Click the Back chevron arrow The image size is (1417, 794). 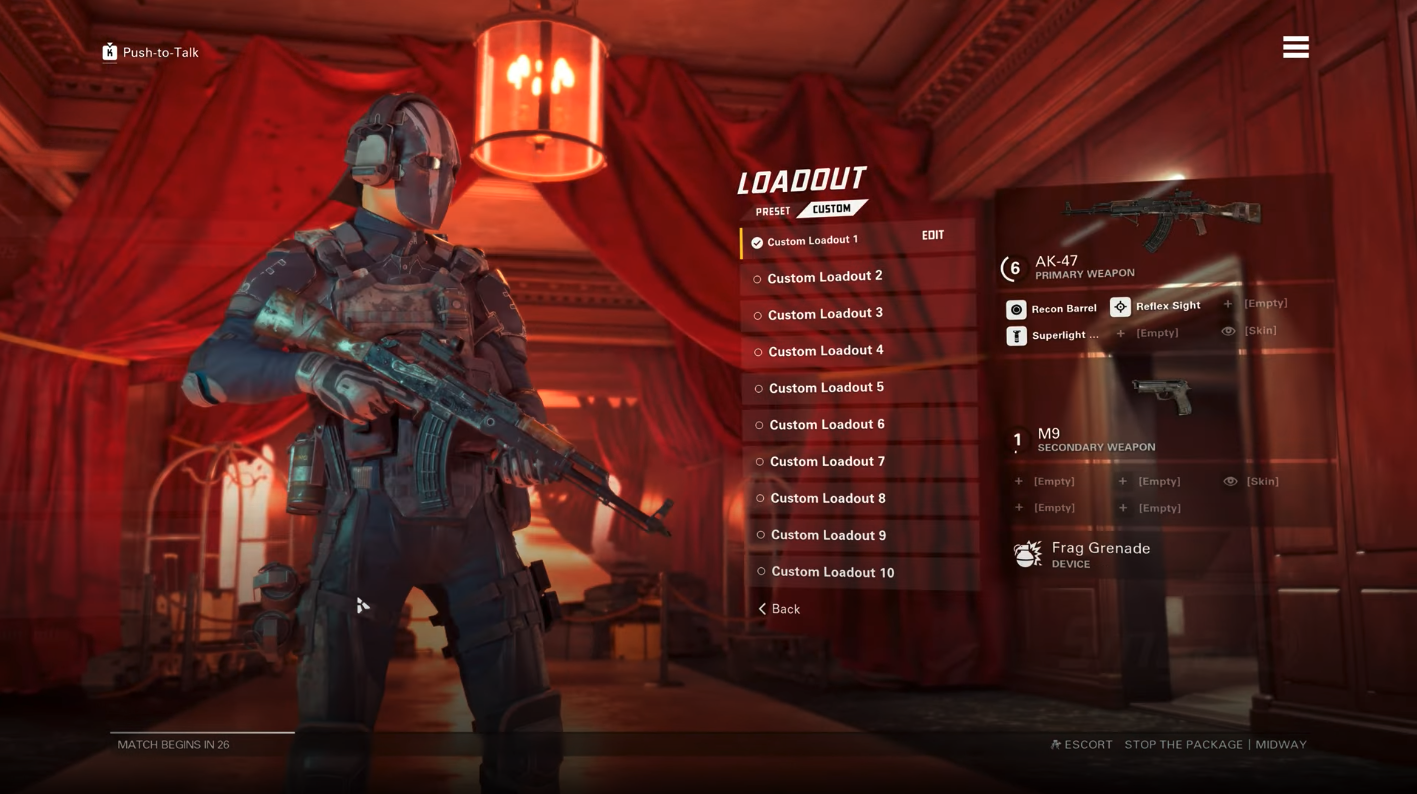(763, 608)
